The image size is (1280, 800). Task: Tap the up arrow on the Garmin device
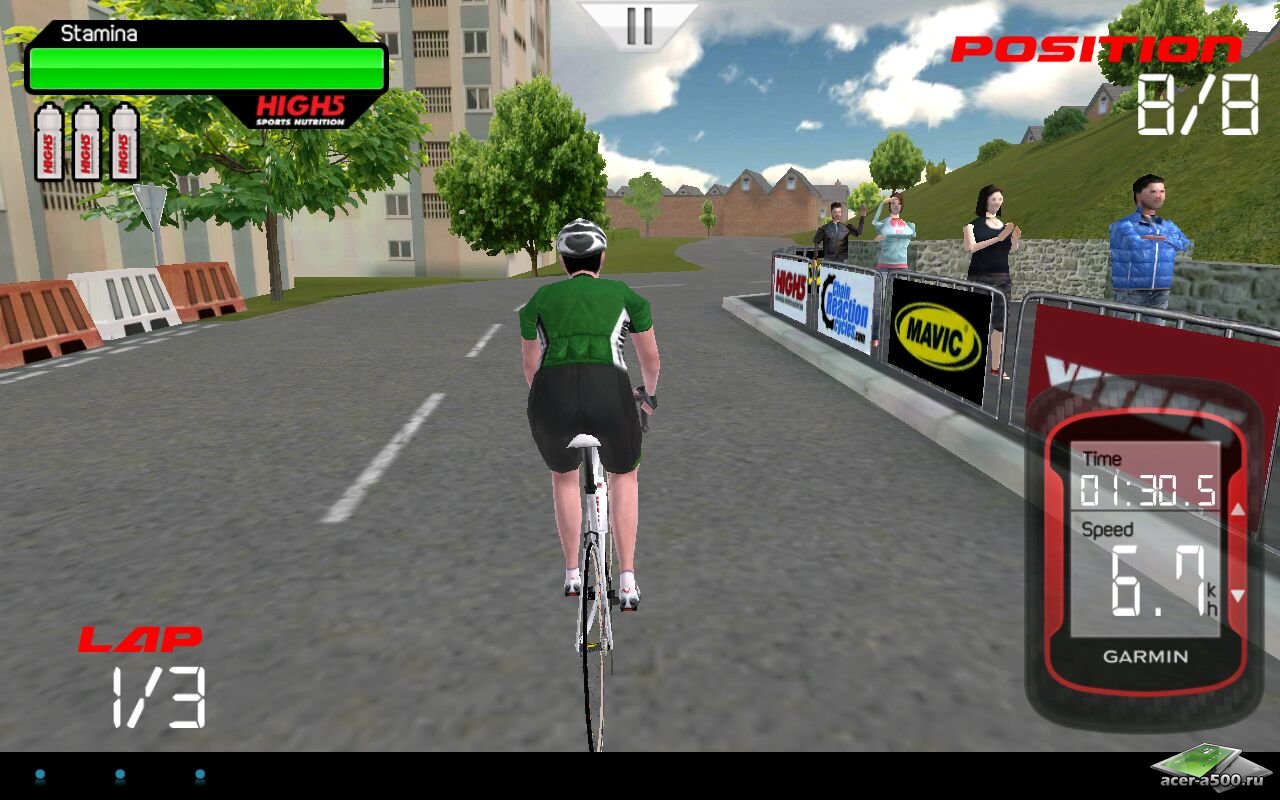(1238, 510)
